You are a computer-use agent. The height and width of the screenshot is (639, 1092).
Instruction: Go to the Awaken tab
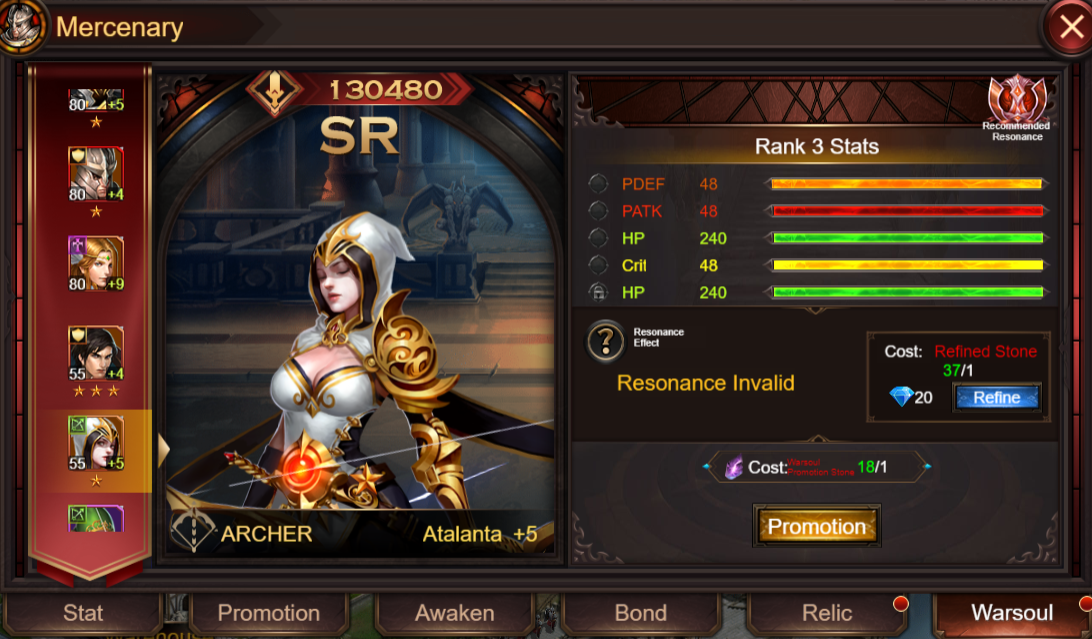[x=455, y=613]
